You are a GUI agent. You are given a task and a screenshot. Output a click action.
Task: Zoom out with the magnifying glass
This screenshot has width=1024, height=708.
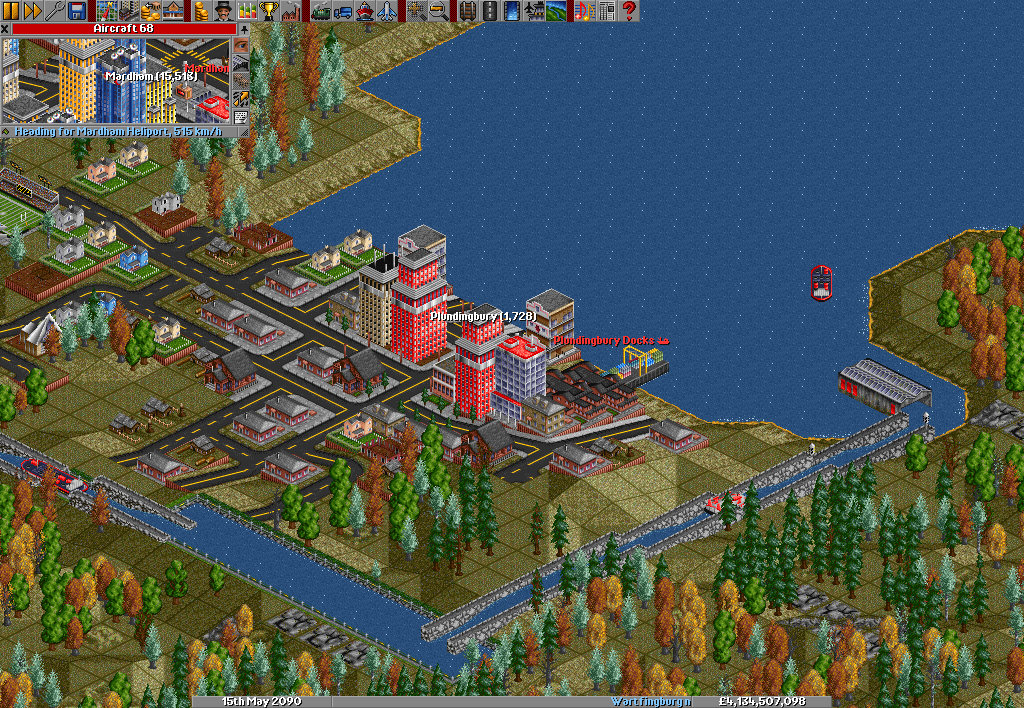(439, 11)
